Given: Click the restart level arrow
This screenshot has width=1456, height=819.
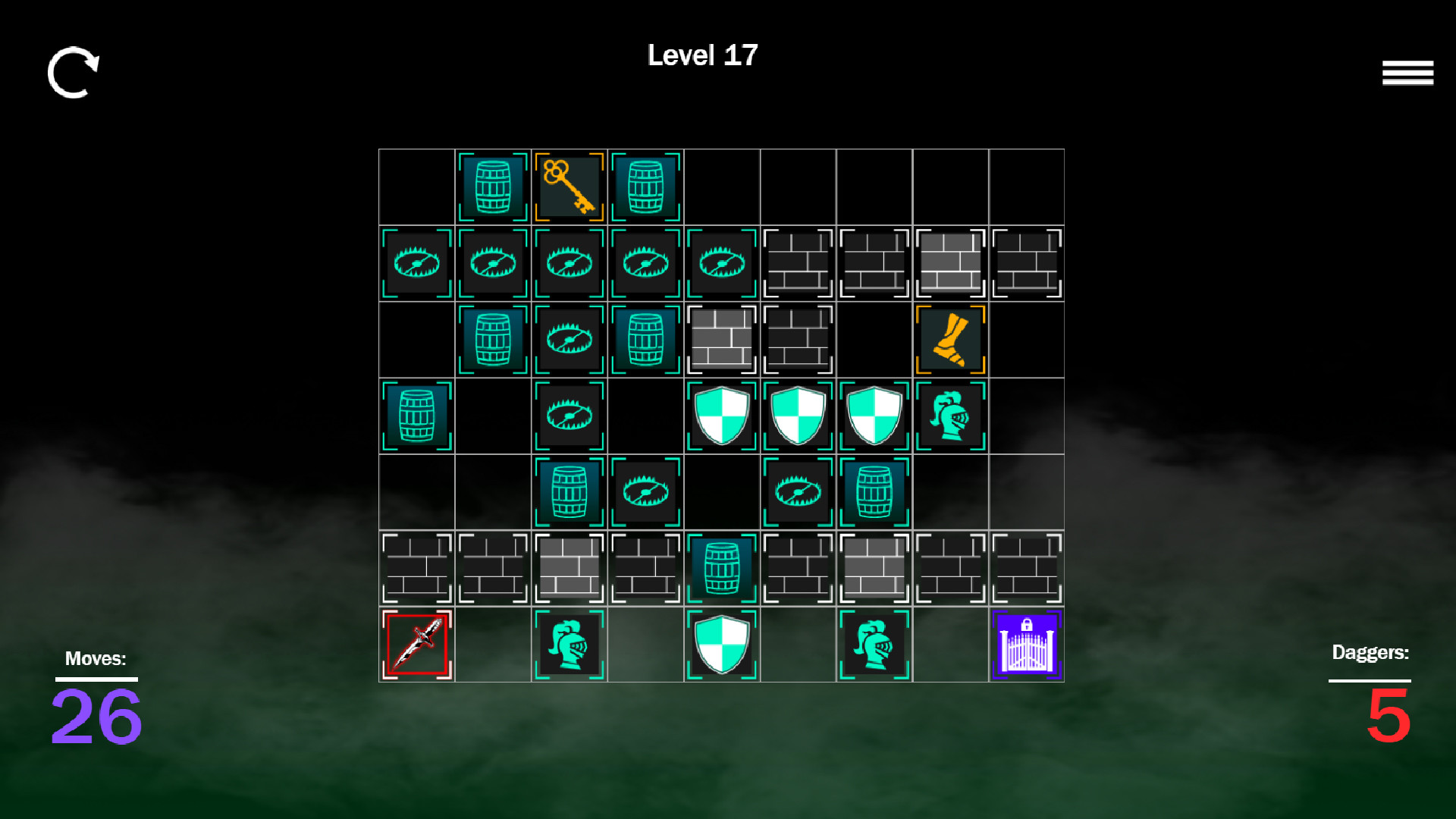Looking at the screenshot, I should 74,74.
